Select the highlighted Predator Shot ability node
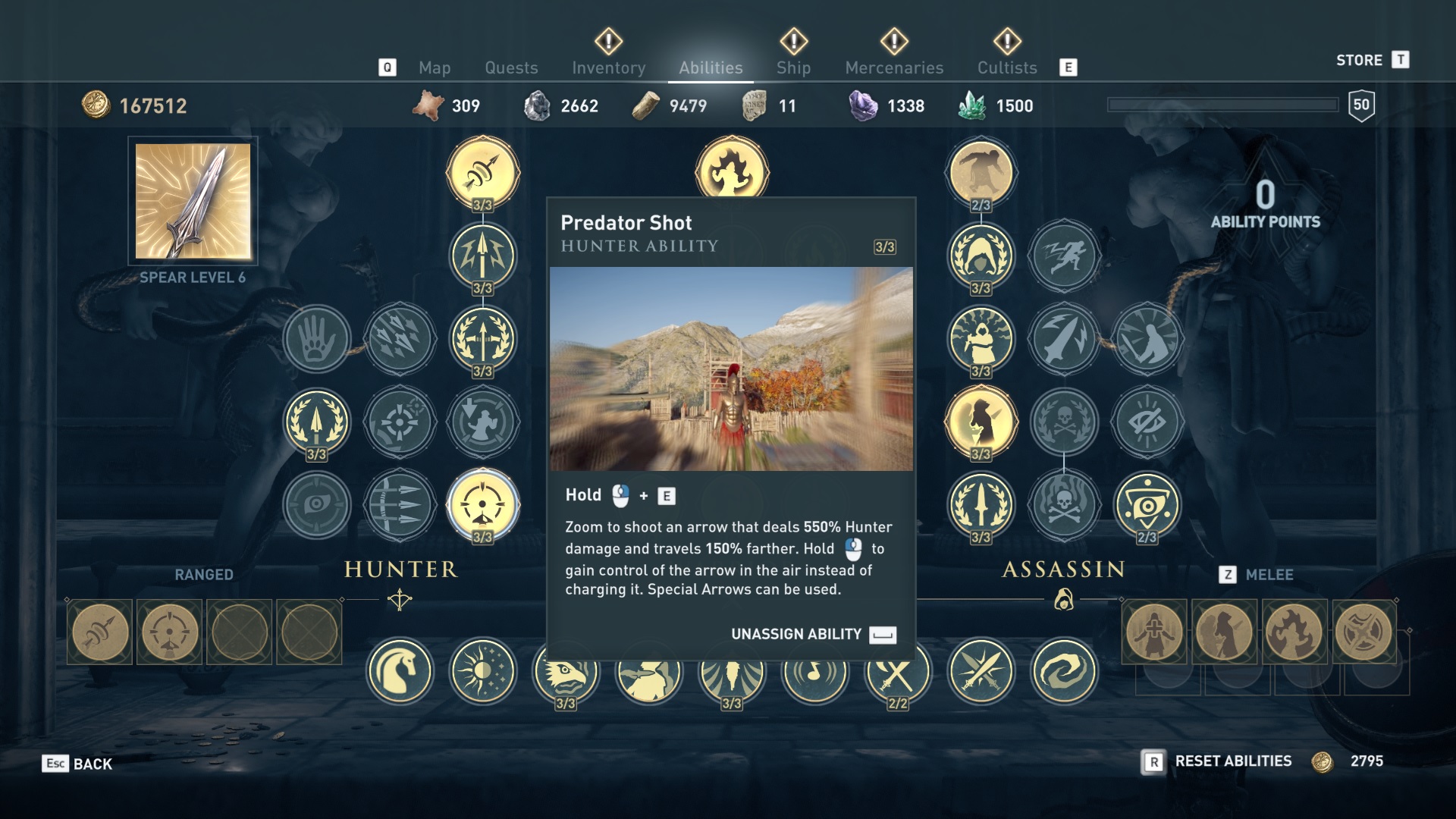The height and width of the screenshot is (819, 1456). click(483, 505)
